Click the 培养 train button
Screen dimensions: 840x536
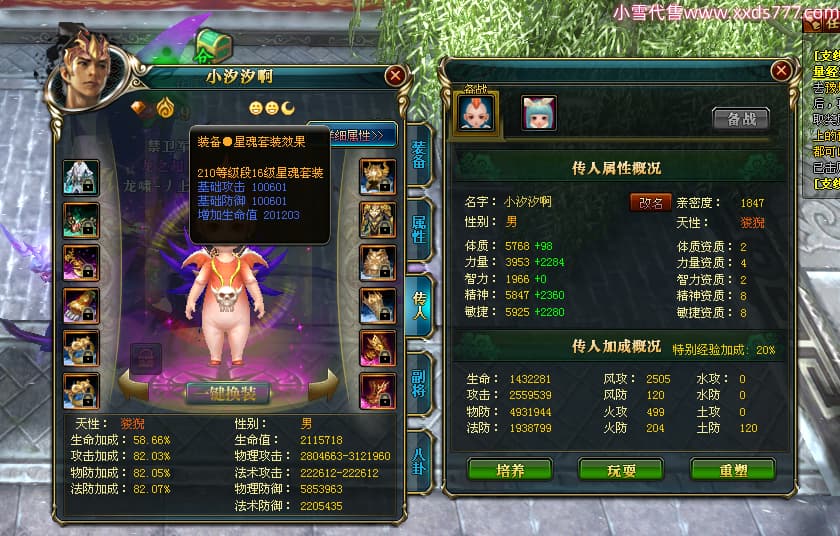[510, 470]
